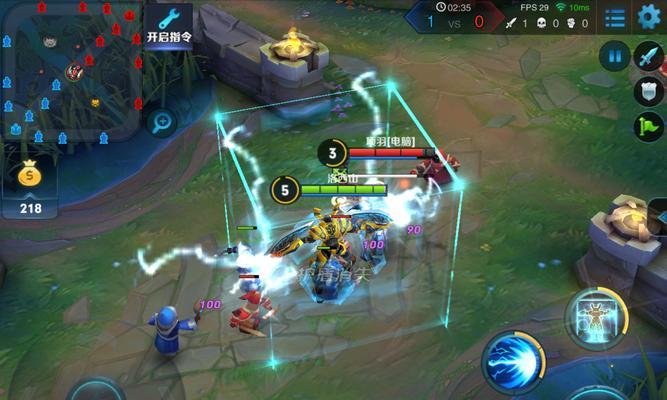Activate the electric cage robot skill
Image resolution: width=667 pixels, height=400 pixels.
(598, 319)
